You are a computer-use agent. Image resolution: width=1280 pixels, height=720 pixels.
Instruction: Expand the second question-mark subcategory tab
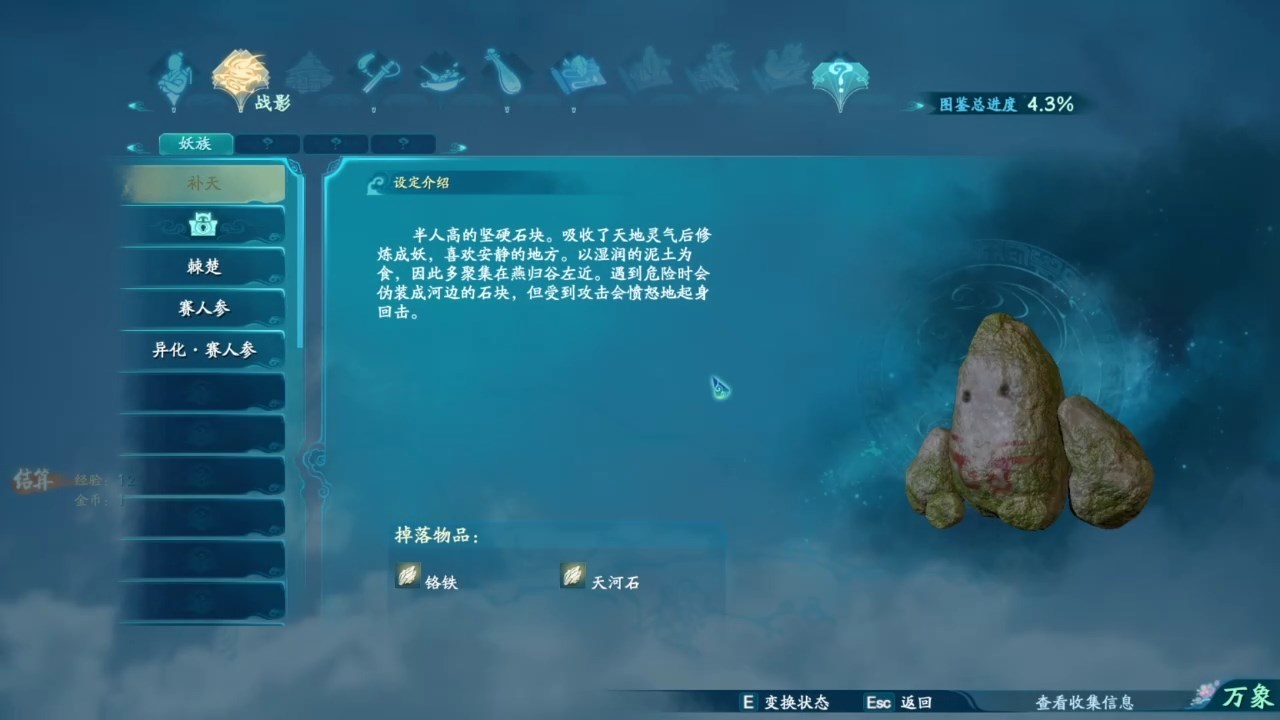point(334,143)
